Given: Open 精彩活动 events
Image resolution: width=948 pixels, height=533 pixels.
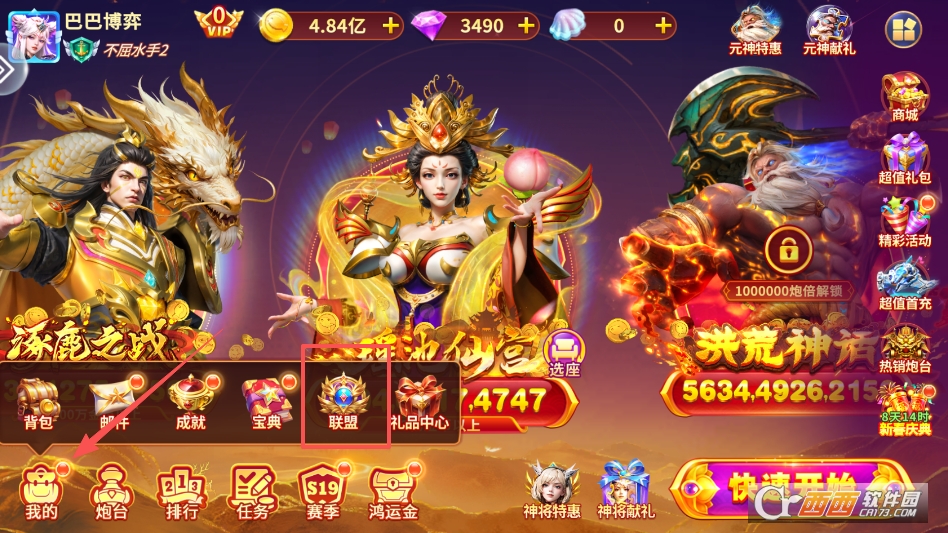Looking at the screenshot, I should 904,222.
